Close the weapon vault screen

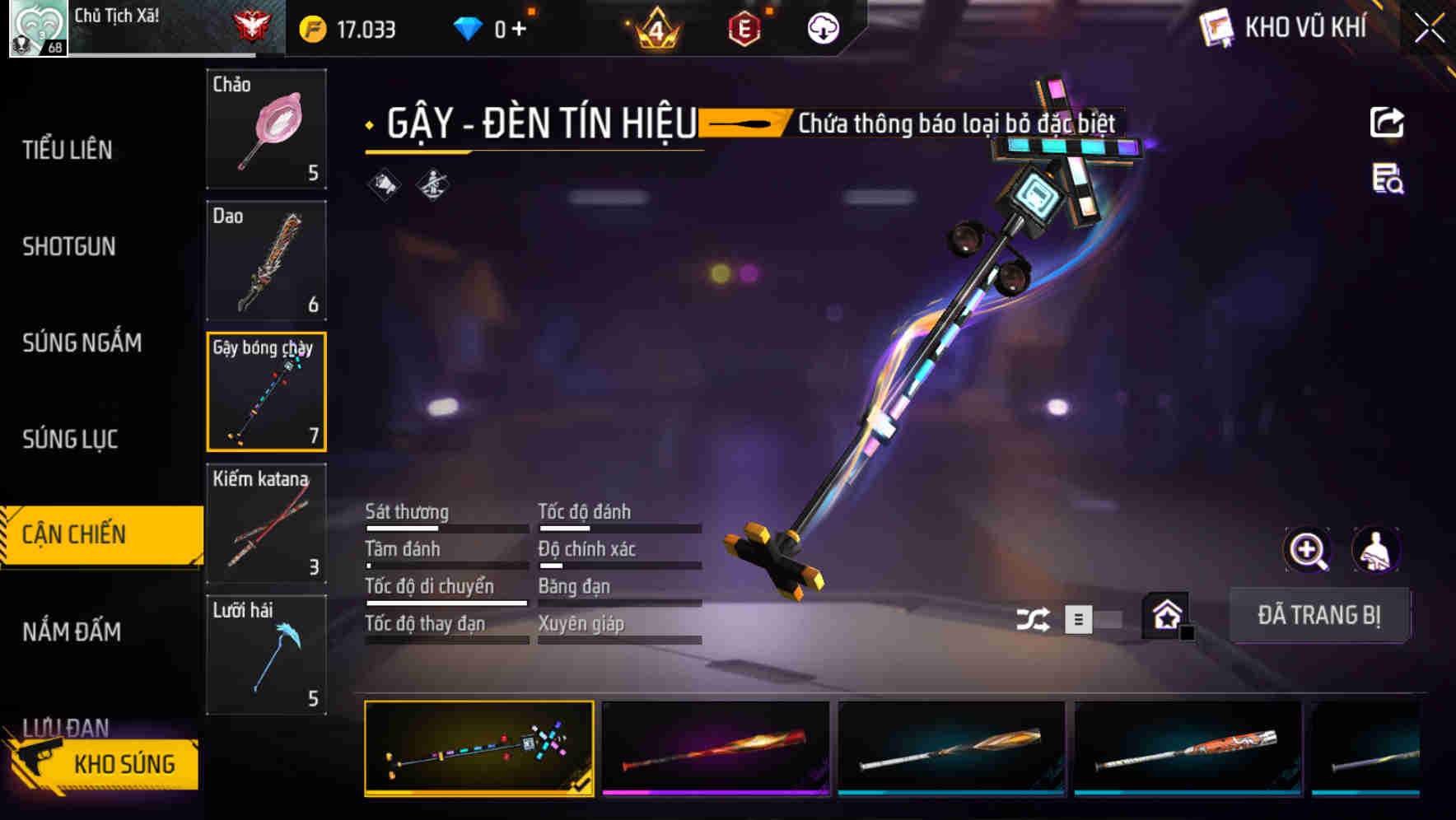[1430, 29]
